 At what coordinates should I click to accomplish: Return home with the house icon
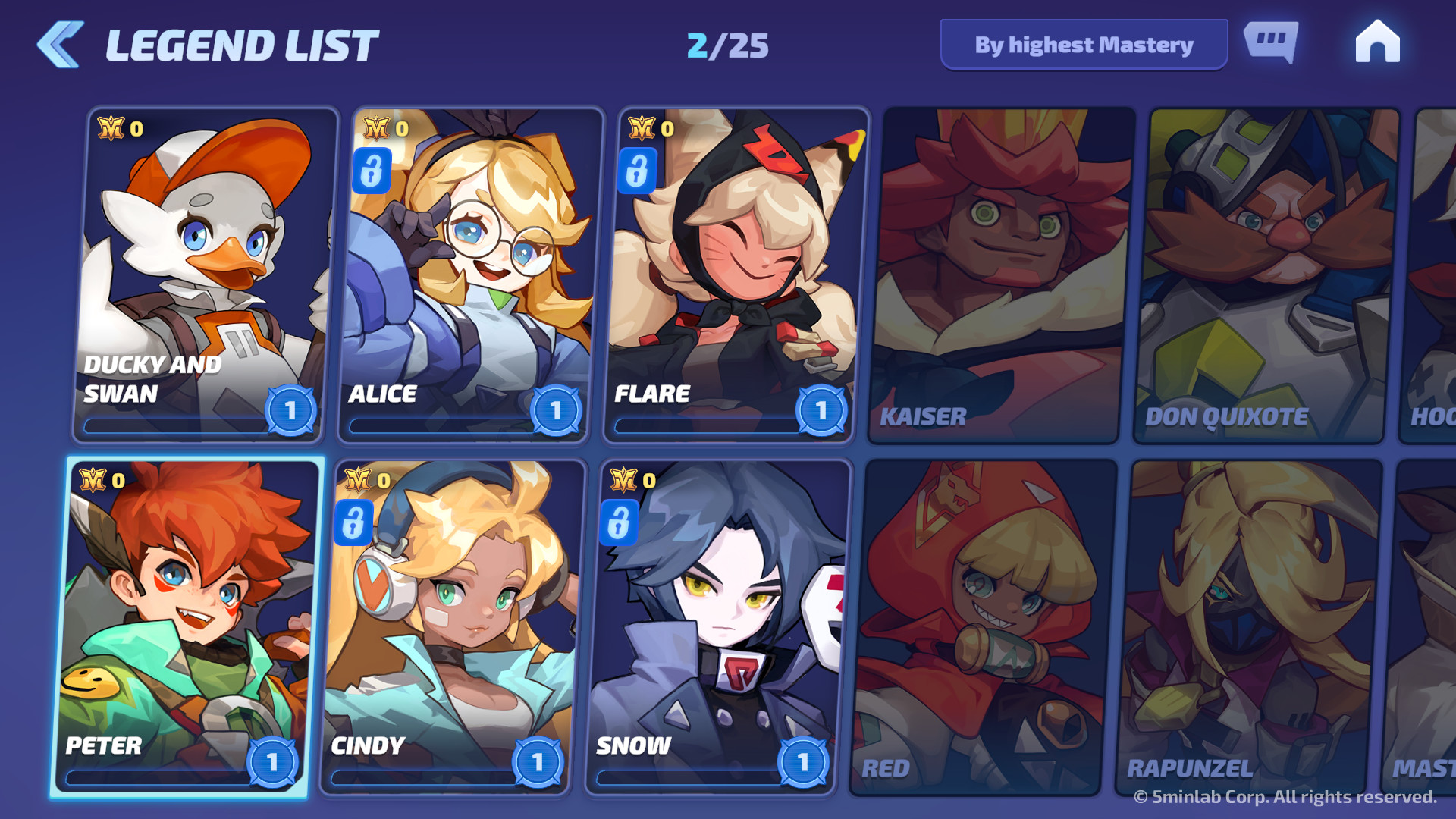coord(1376,42)
